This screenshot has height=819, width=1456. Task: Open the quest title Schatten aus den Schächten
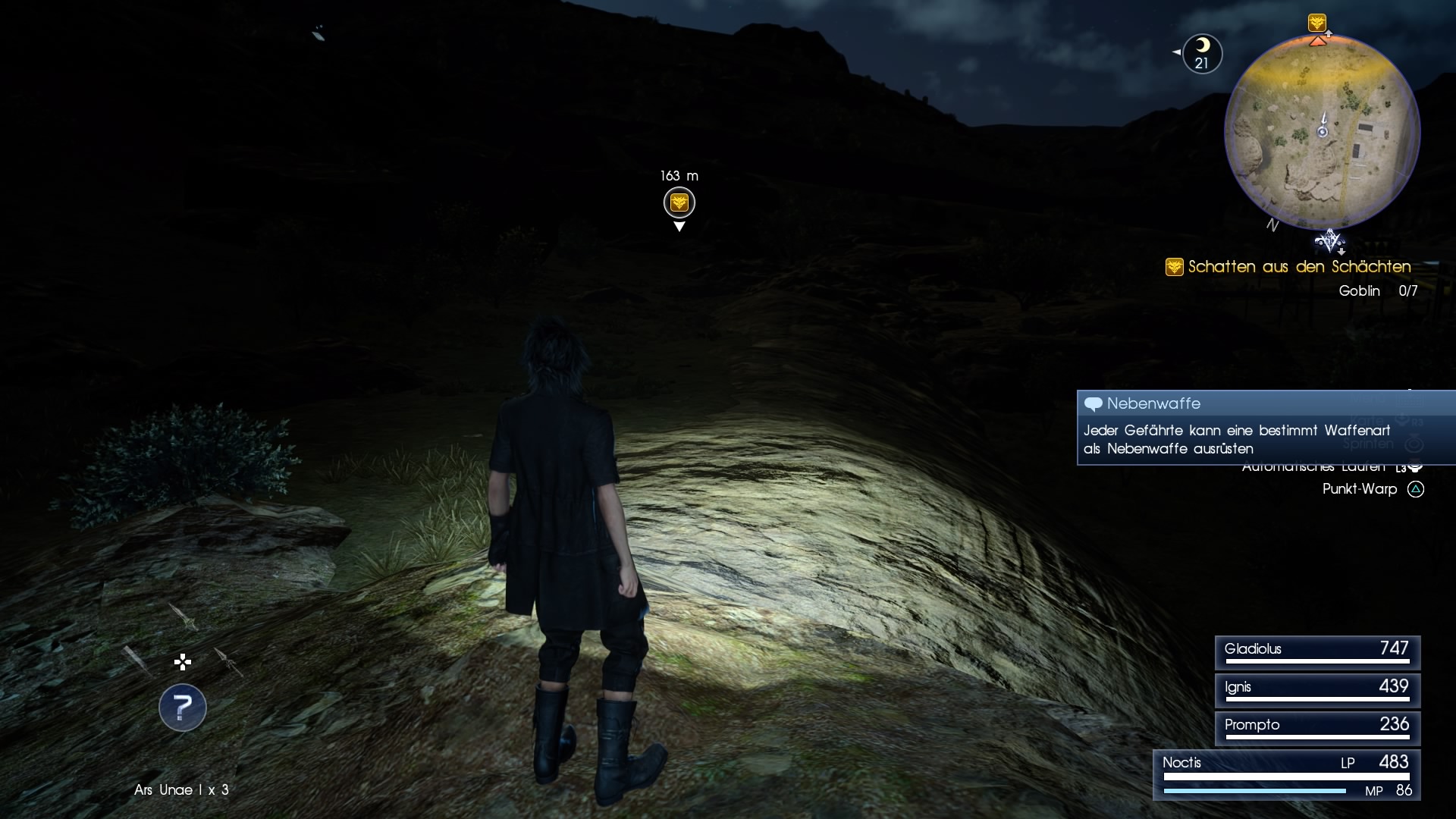pos(1298,267)
